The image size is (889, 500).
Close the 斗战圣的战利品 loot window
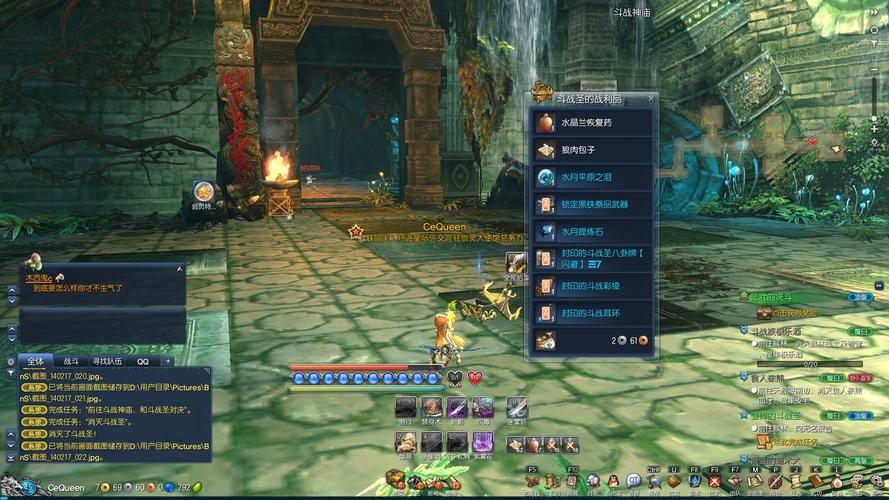651,98
